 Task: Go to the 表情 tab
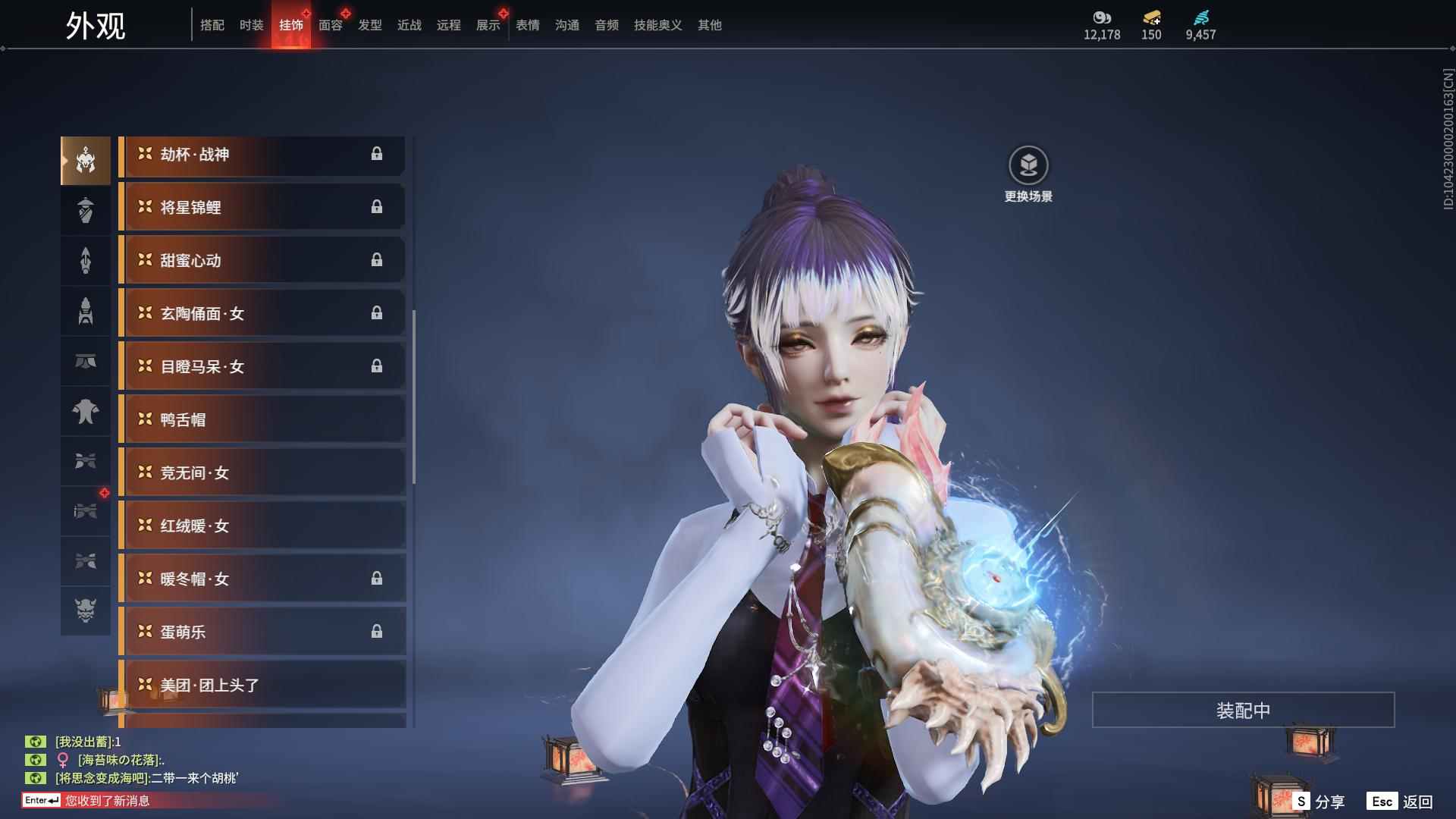tap(527, 25)
